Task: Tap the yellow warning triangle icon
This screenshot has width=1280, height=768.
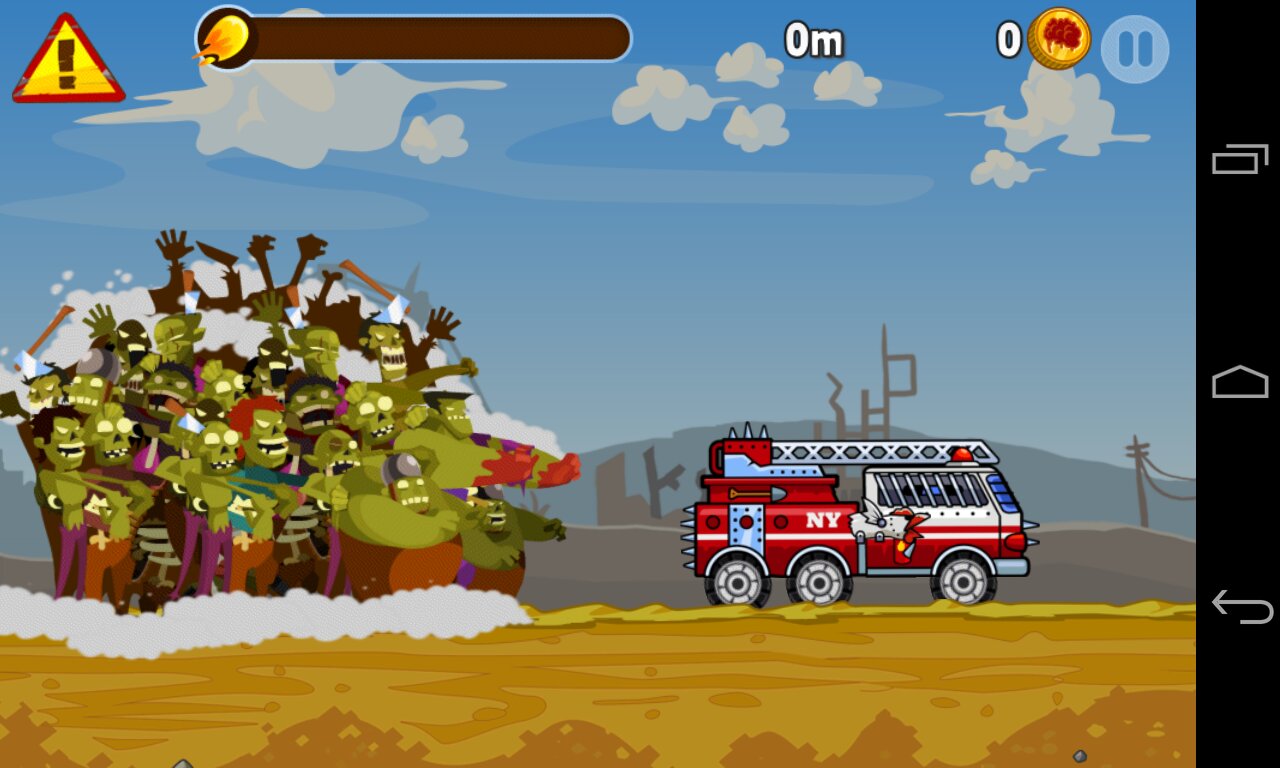Action: click(x=68, y=62)
